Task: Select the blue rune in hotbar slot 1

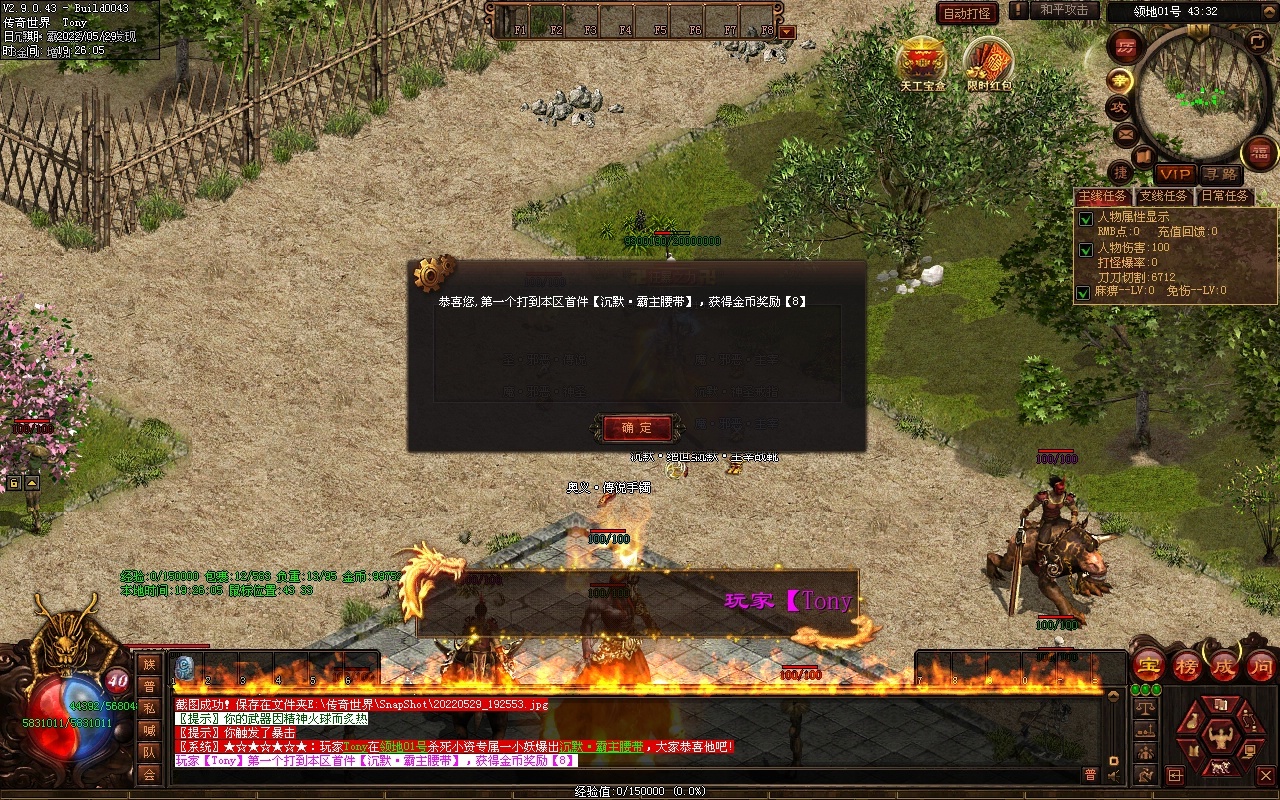Action: point(184,667)
